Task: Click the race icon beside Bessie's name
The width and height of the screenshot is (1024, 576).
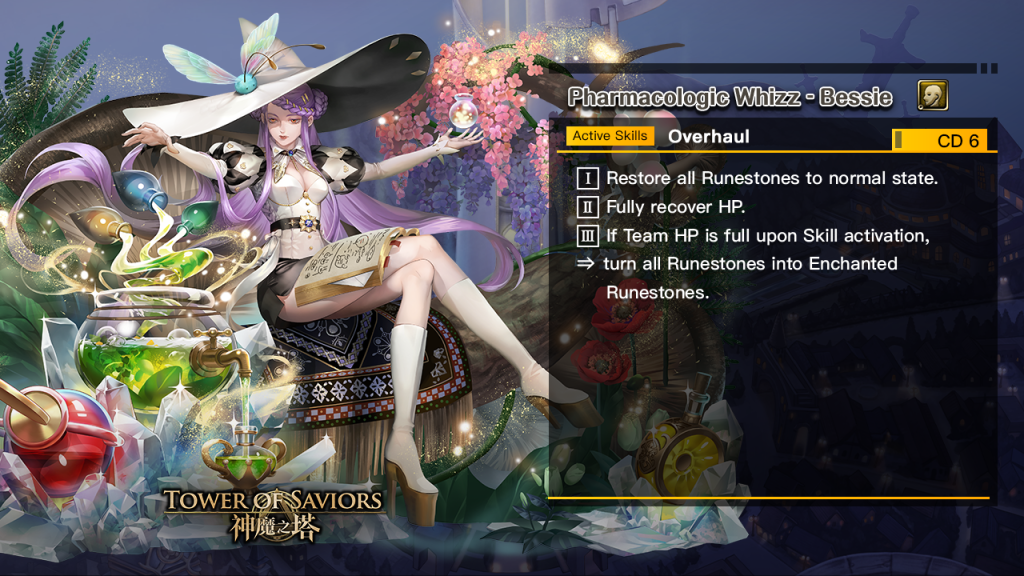Action: [x=932, y=96]
